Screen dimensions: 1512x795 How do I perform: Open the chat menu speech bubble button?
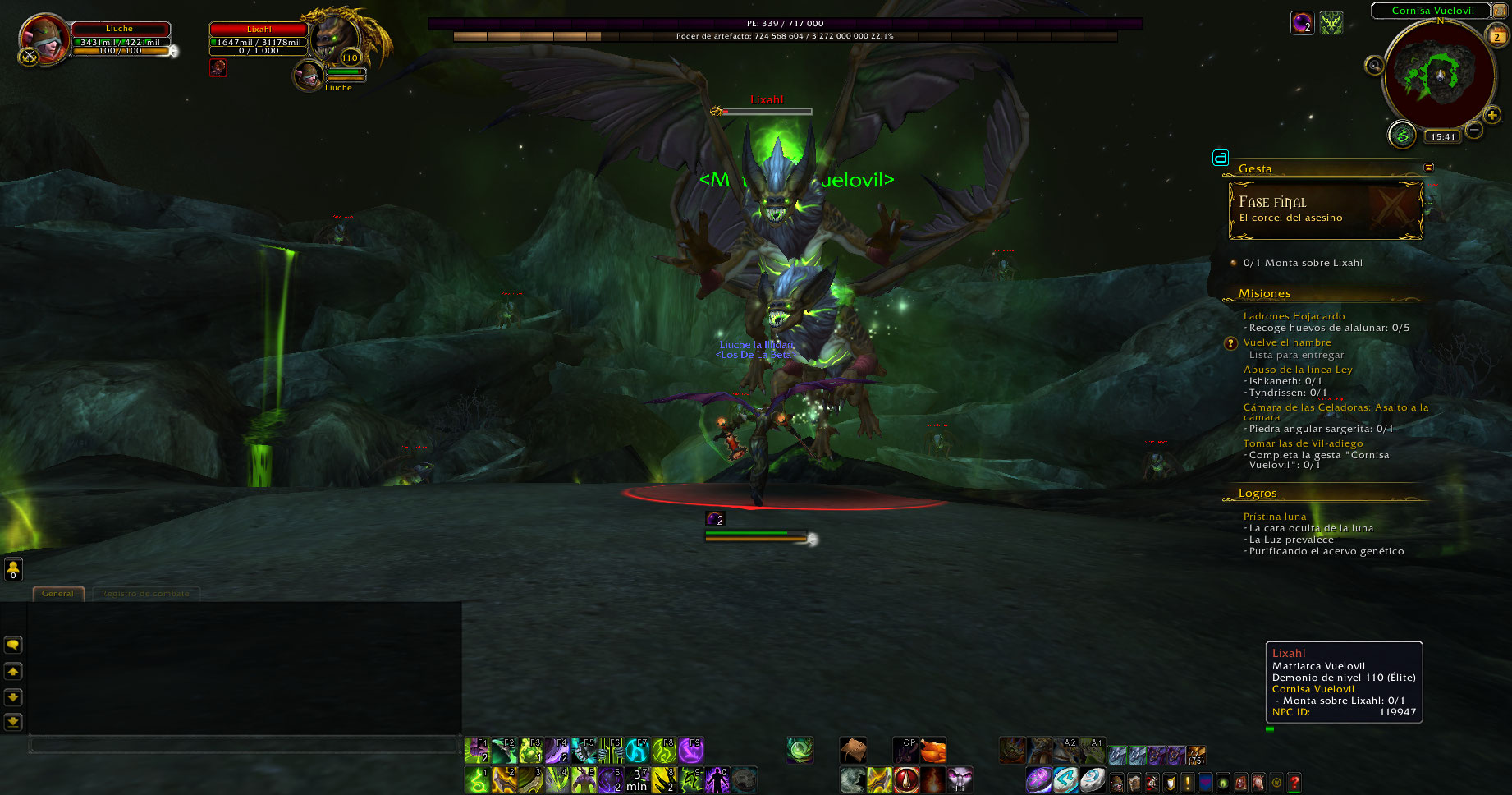[13, 646]
